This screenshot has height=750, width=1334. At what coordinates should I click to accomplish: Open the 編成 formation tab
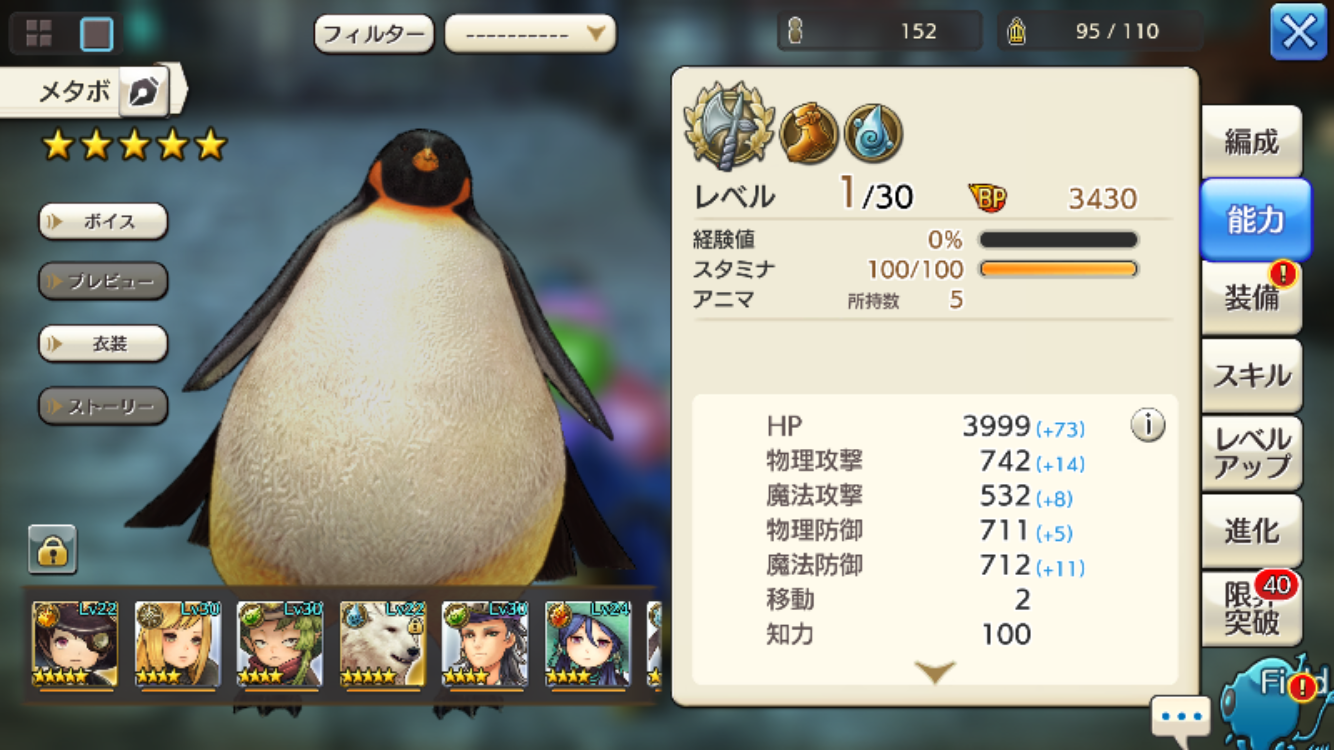[1251, 142]
